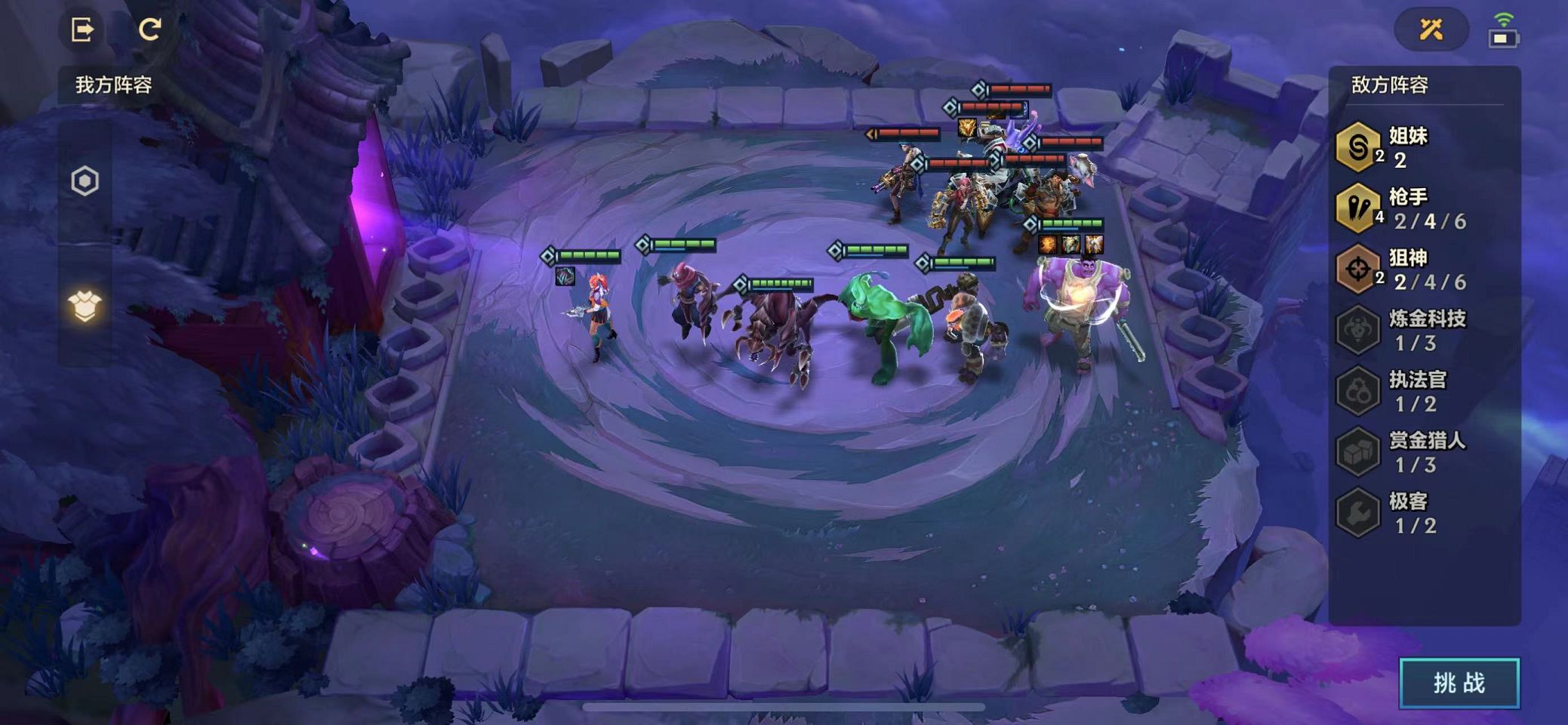View the 狙神 trait row

pos(1404,269)
